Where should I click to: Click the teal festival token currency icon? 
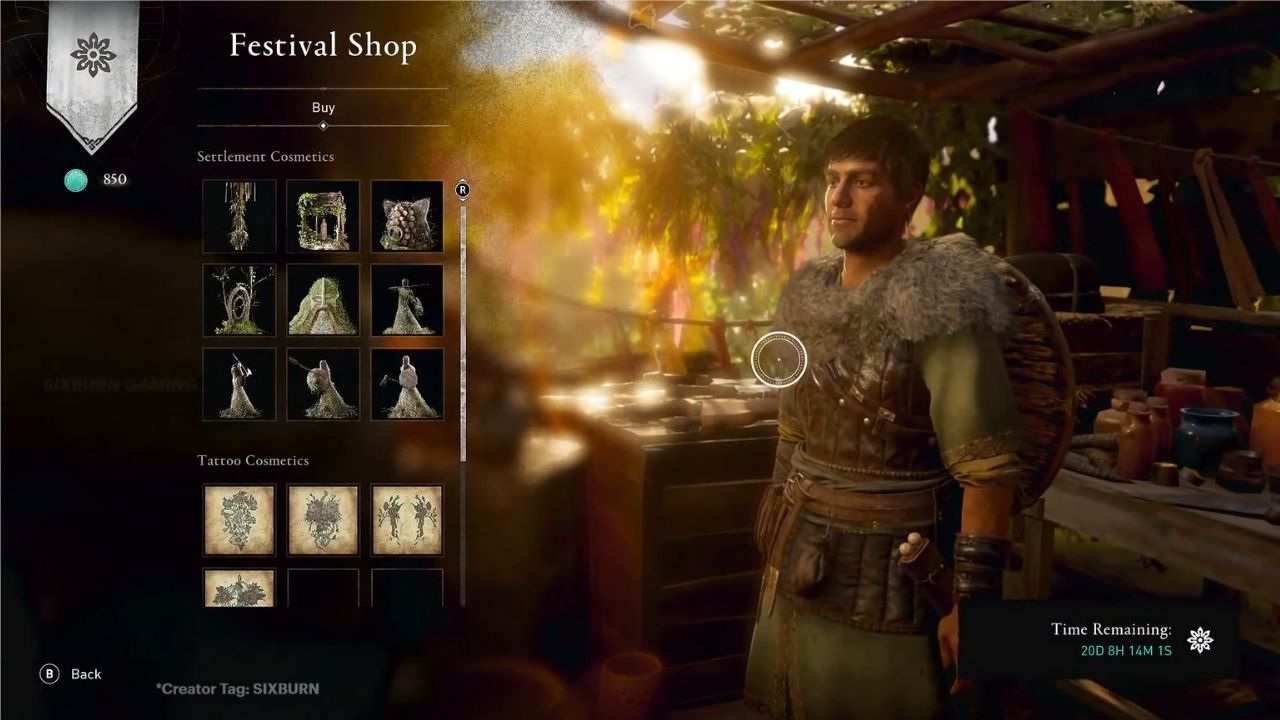(x=74, y=181)
